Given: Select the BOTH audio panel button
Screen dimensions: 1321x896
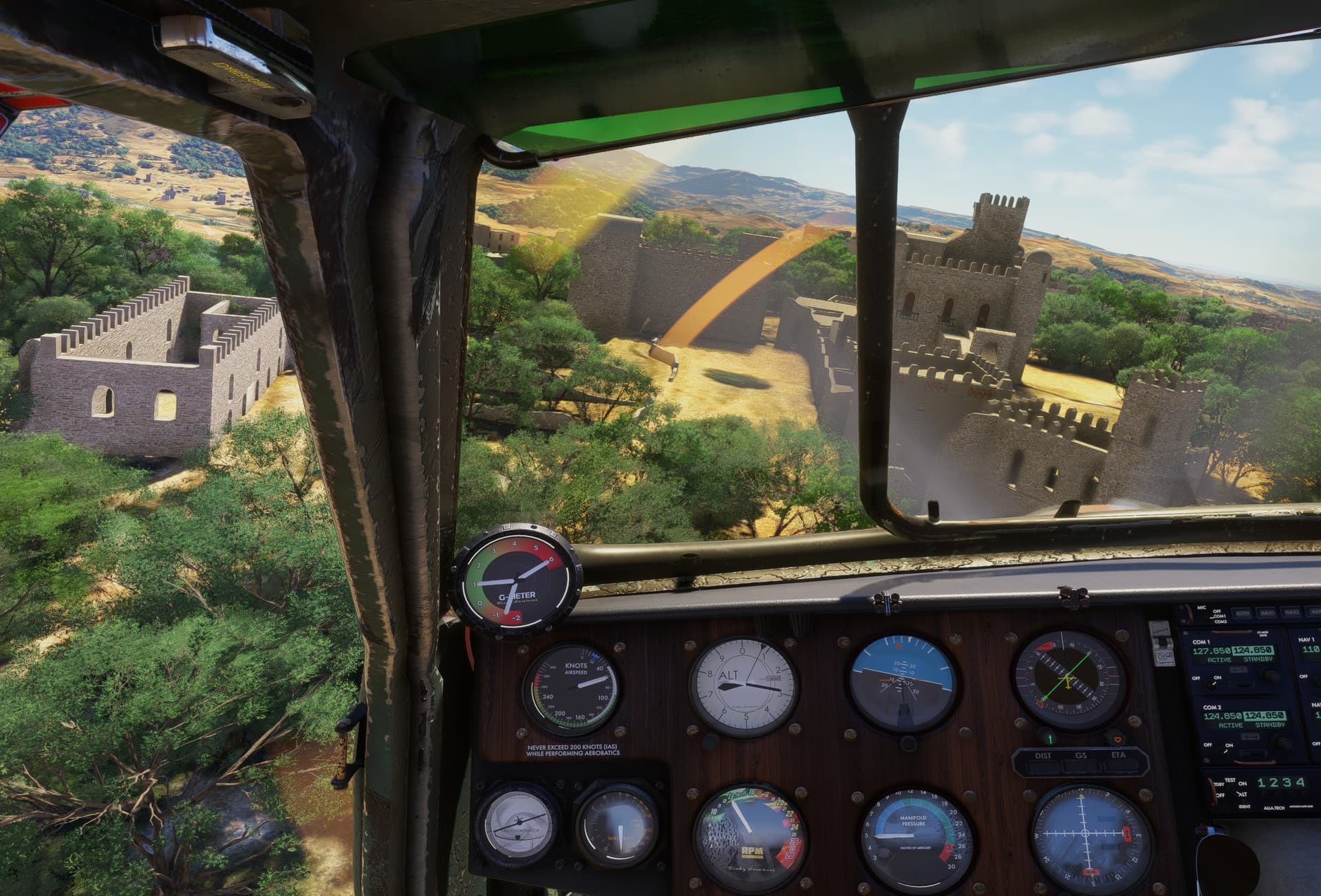Looking at the screenshot, I should click(1243, 612).
